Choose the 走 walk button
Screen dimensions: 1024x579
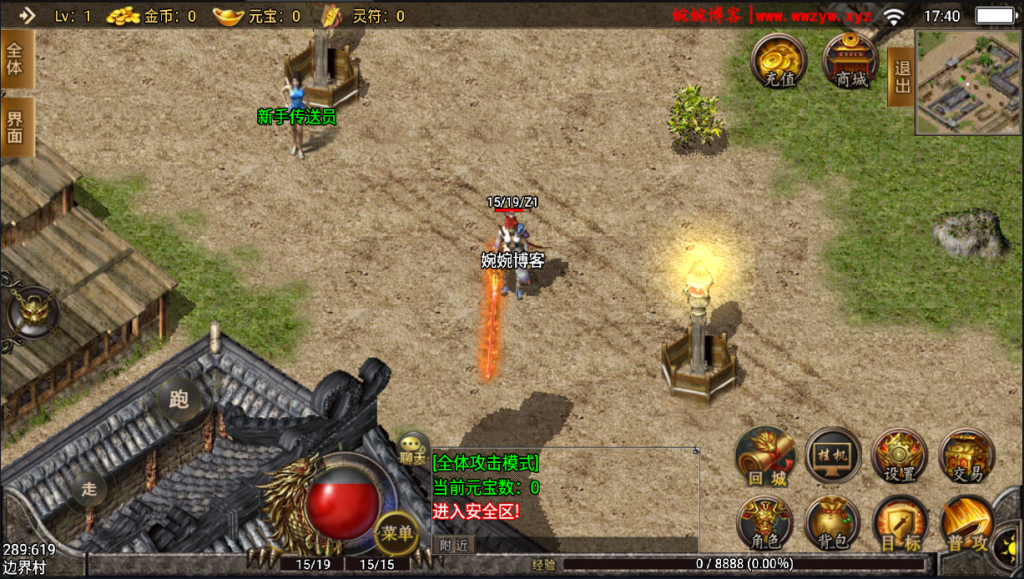pos(89,490)
